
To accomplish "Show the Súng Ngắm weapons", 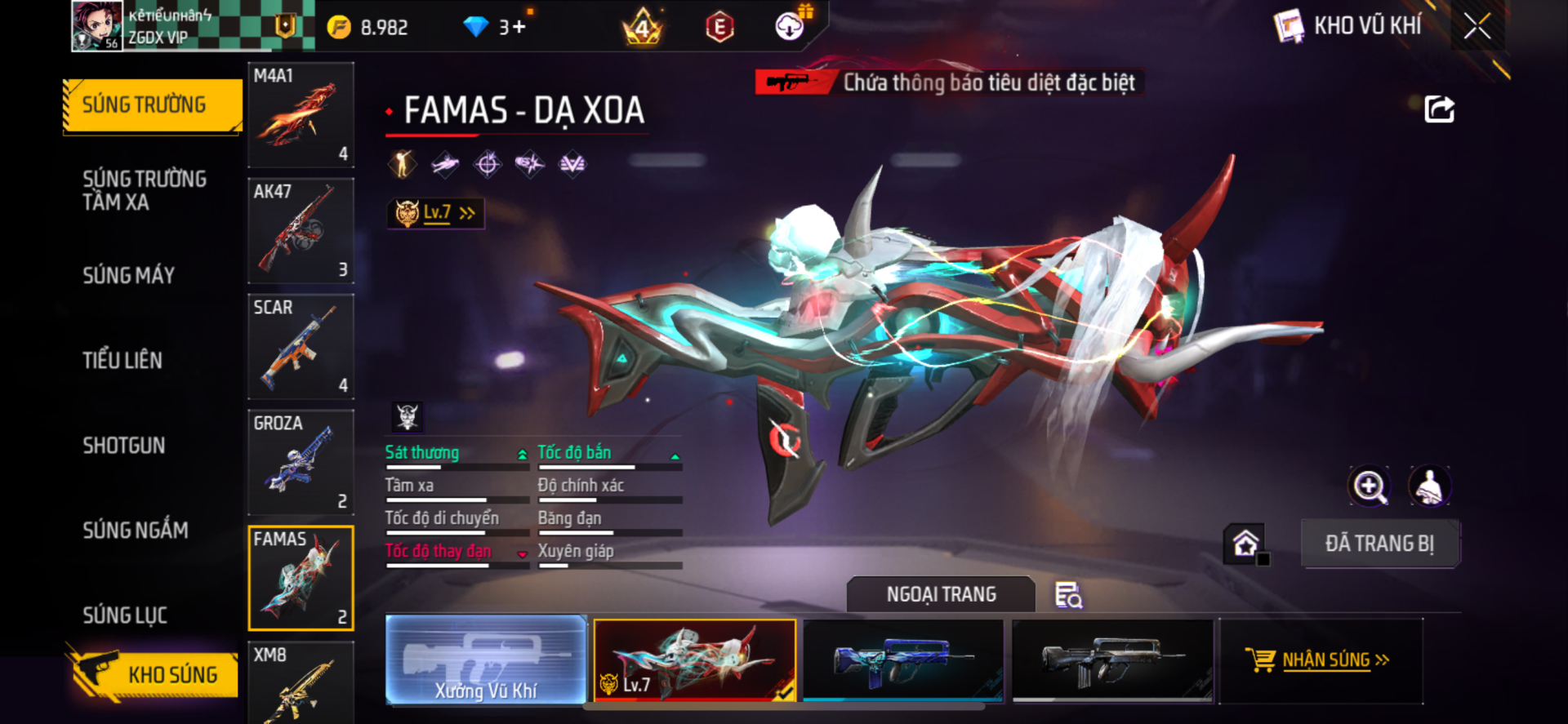I will click(x=136, y=530).
